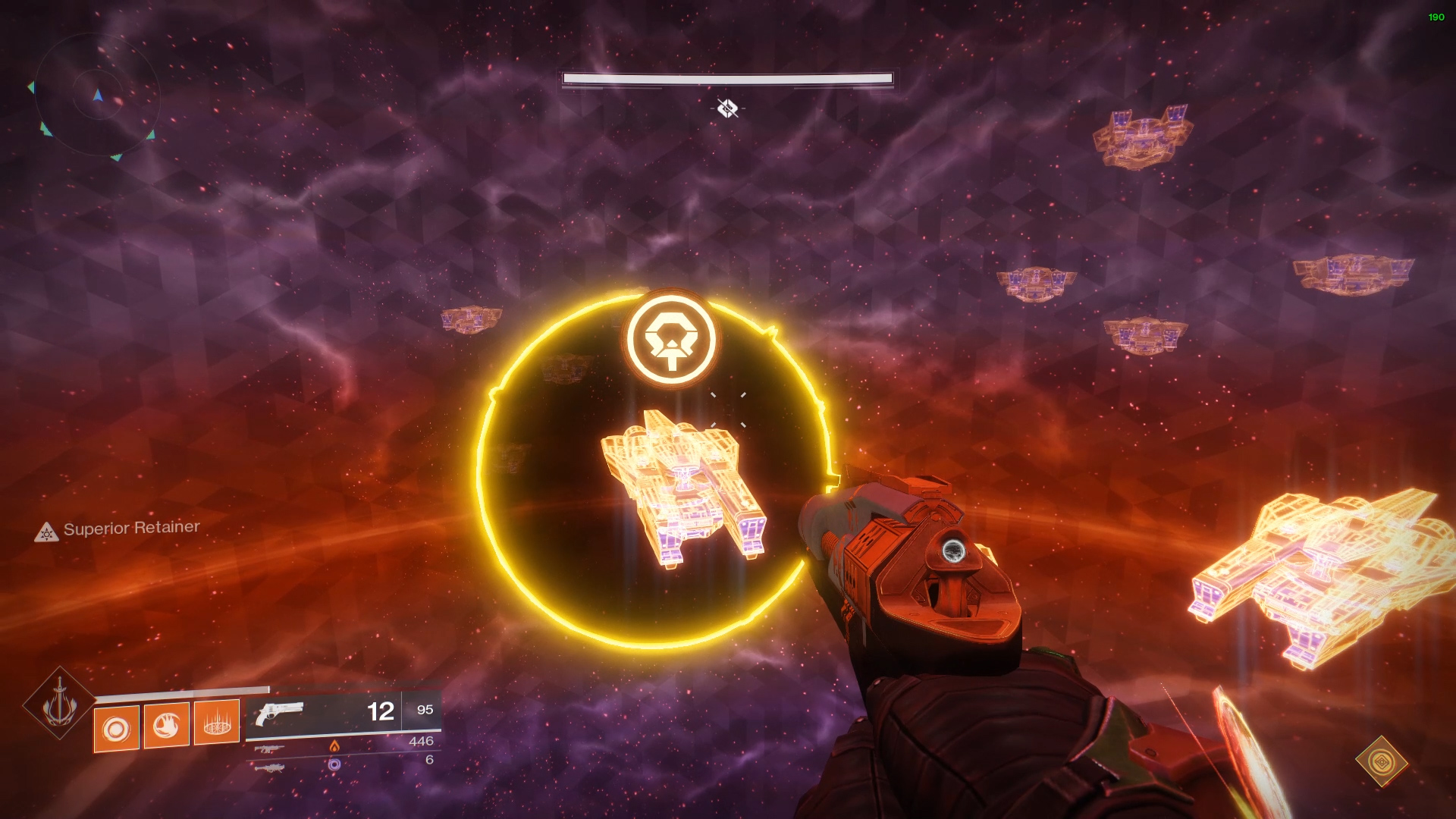Screen dimensions: 1456x819
Task: Click the circular radar
Action: click(x=97, y=95)
